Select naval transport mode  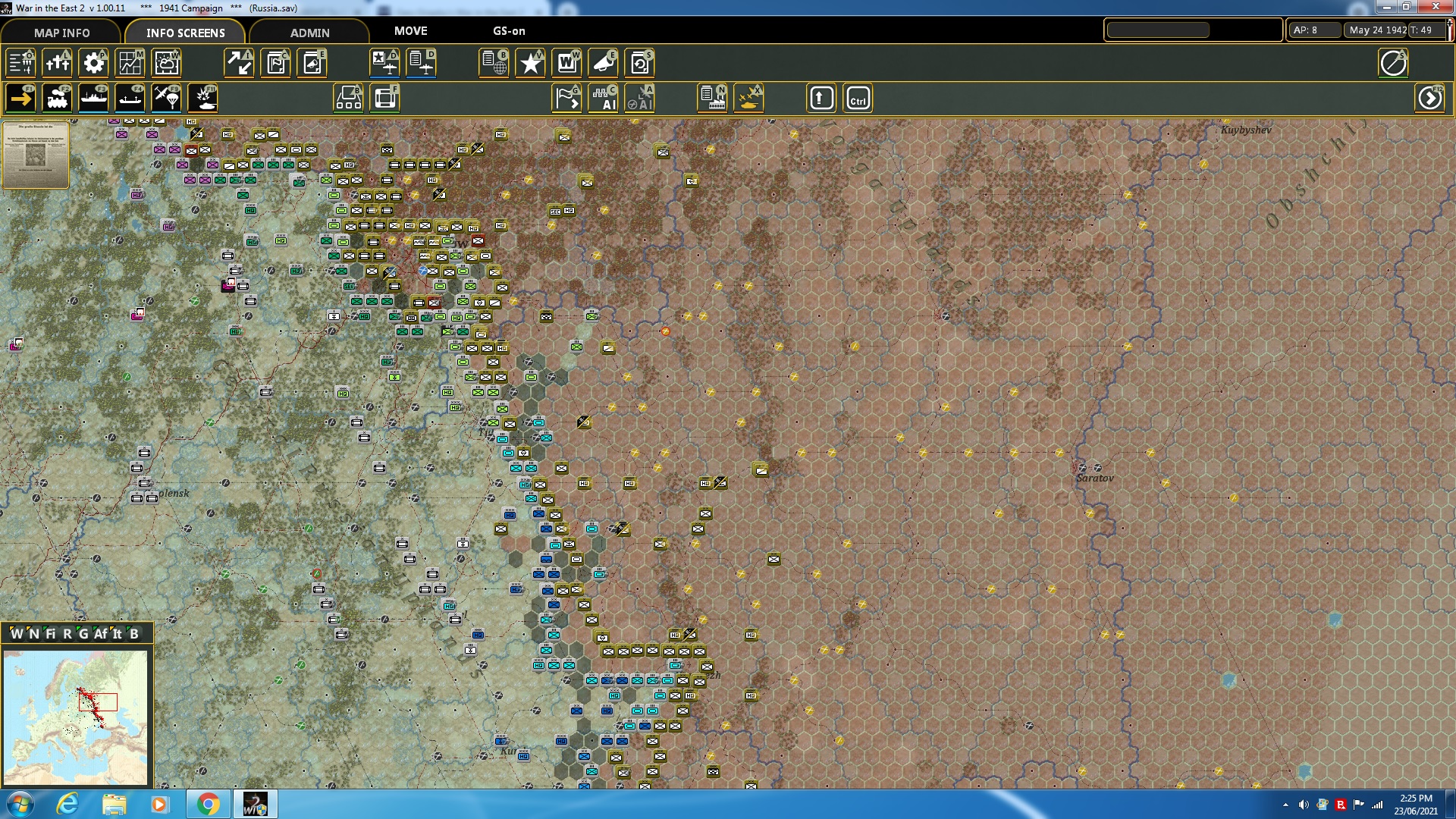coord(93,98)
